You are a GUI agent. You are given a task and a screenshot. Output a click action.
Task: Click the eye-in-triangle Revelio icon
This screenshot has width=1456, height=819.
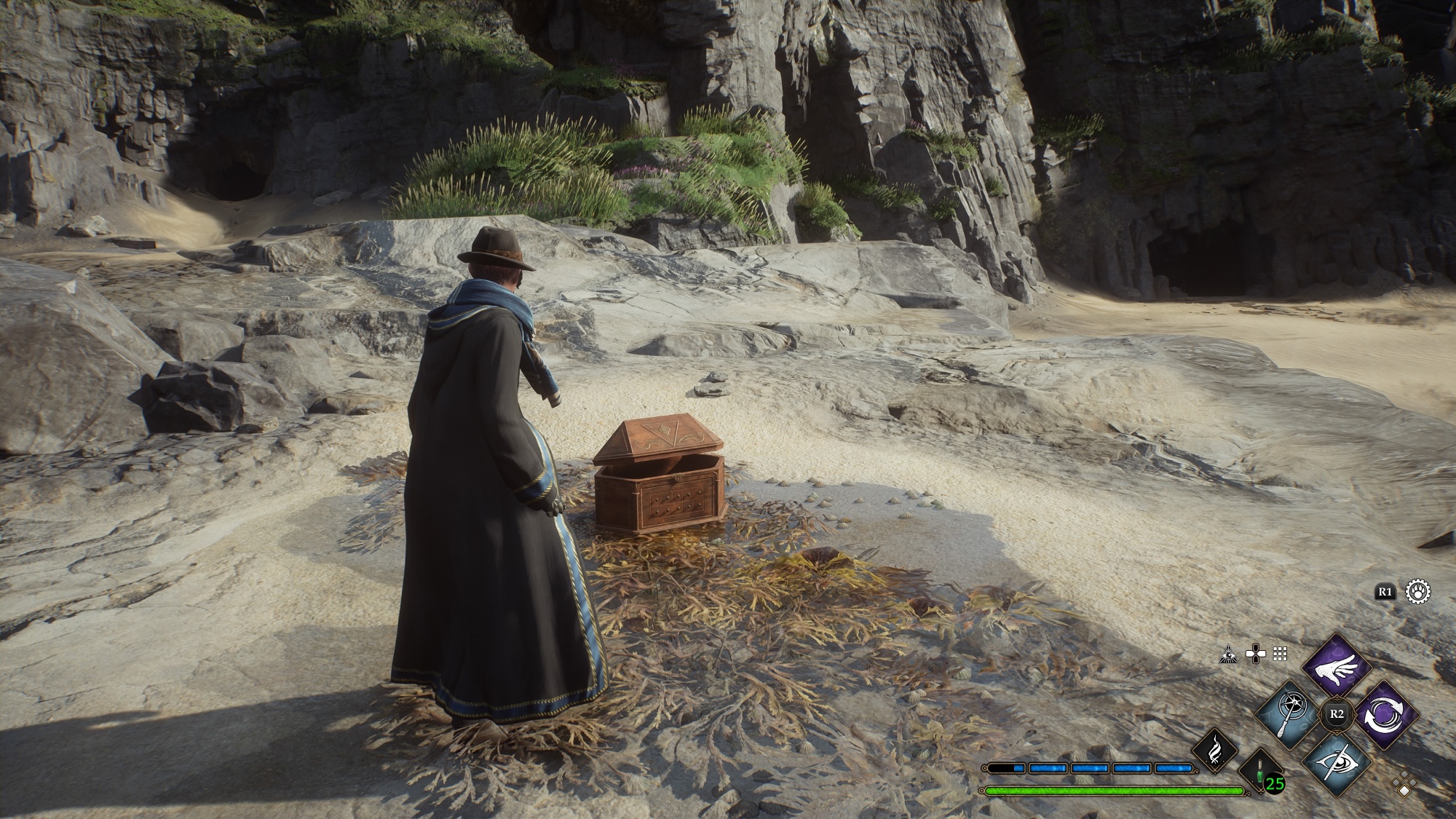(1229, 654)
